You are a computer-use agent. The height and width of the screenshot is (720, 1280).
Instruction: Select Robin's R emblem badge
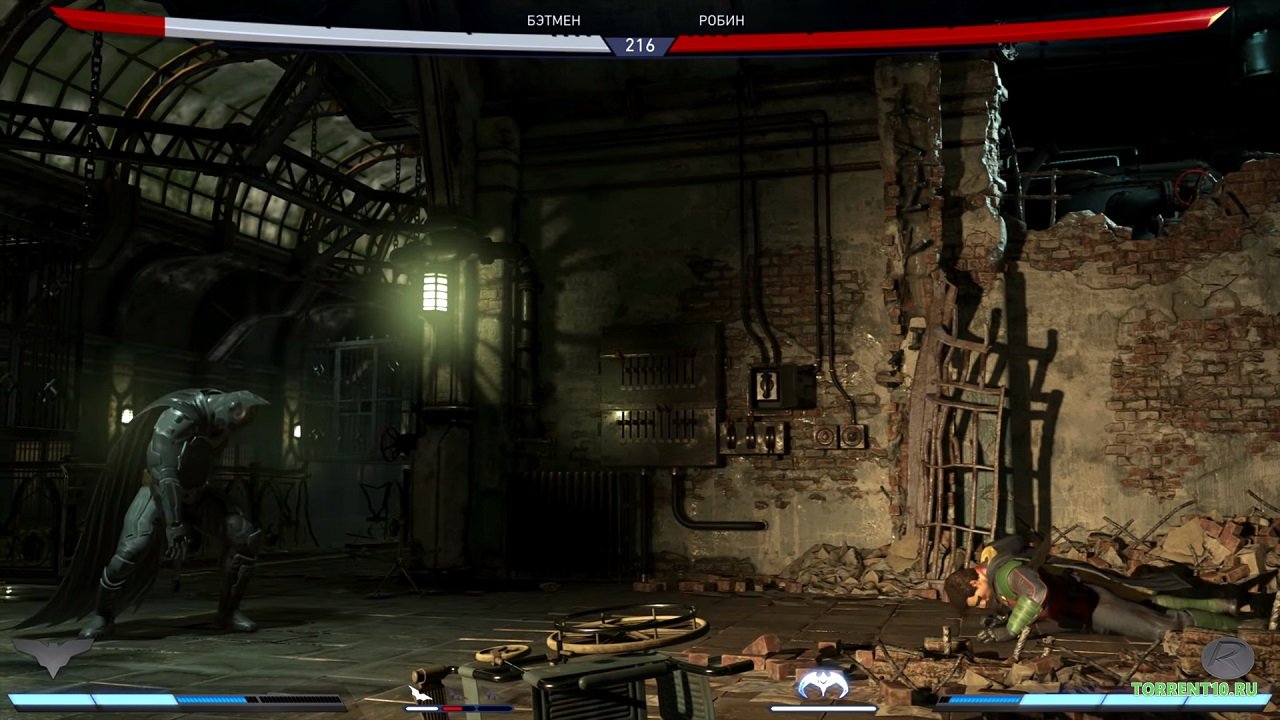click(1227, 657)
